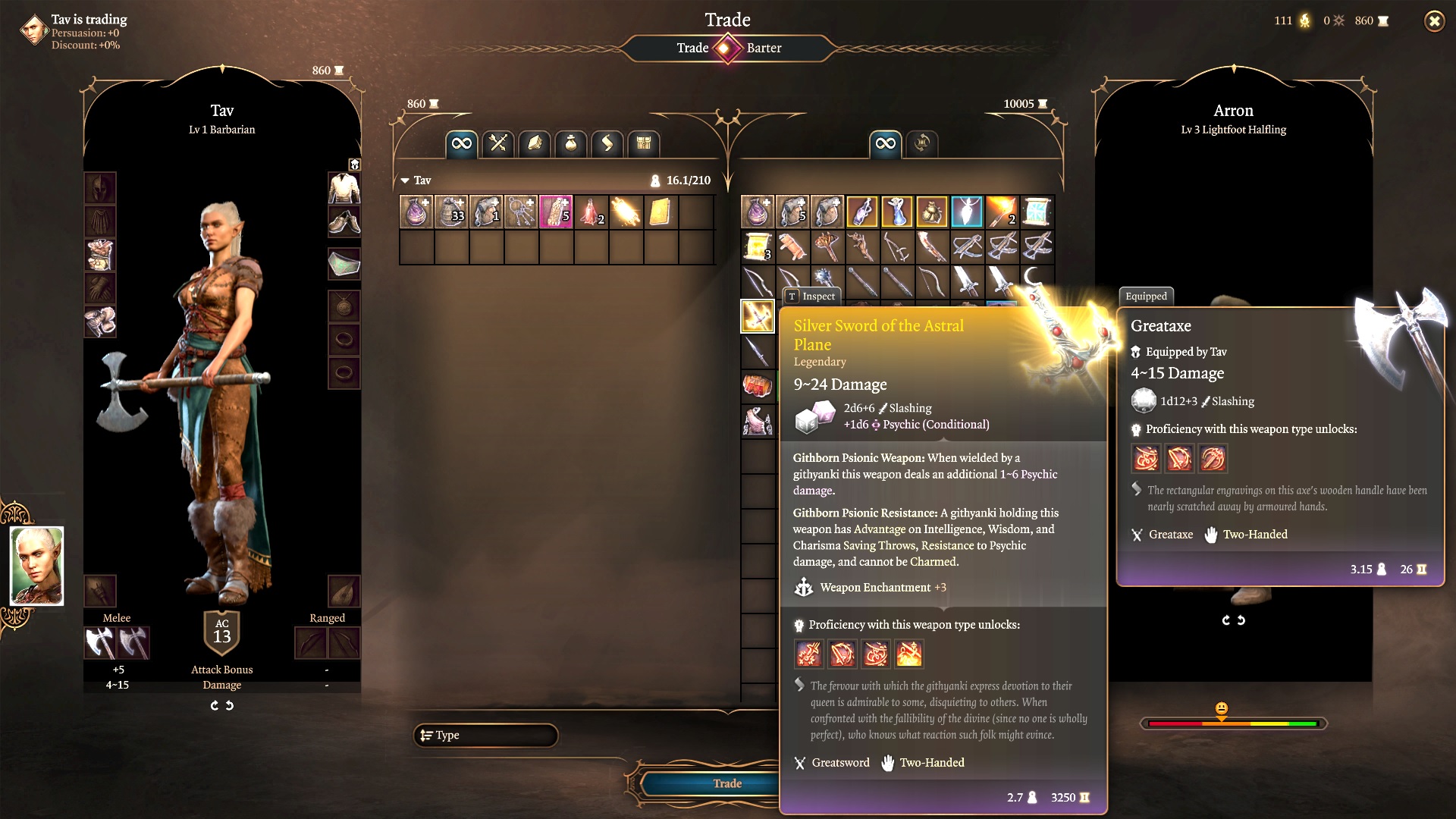Screen dimensions: 1456x819
Task: Show Tav's weapons and equipment category
Action: pyautogui.click(x=498, y=143)
